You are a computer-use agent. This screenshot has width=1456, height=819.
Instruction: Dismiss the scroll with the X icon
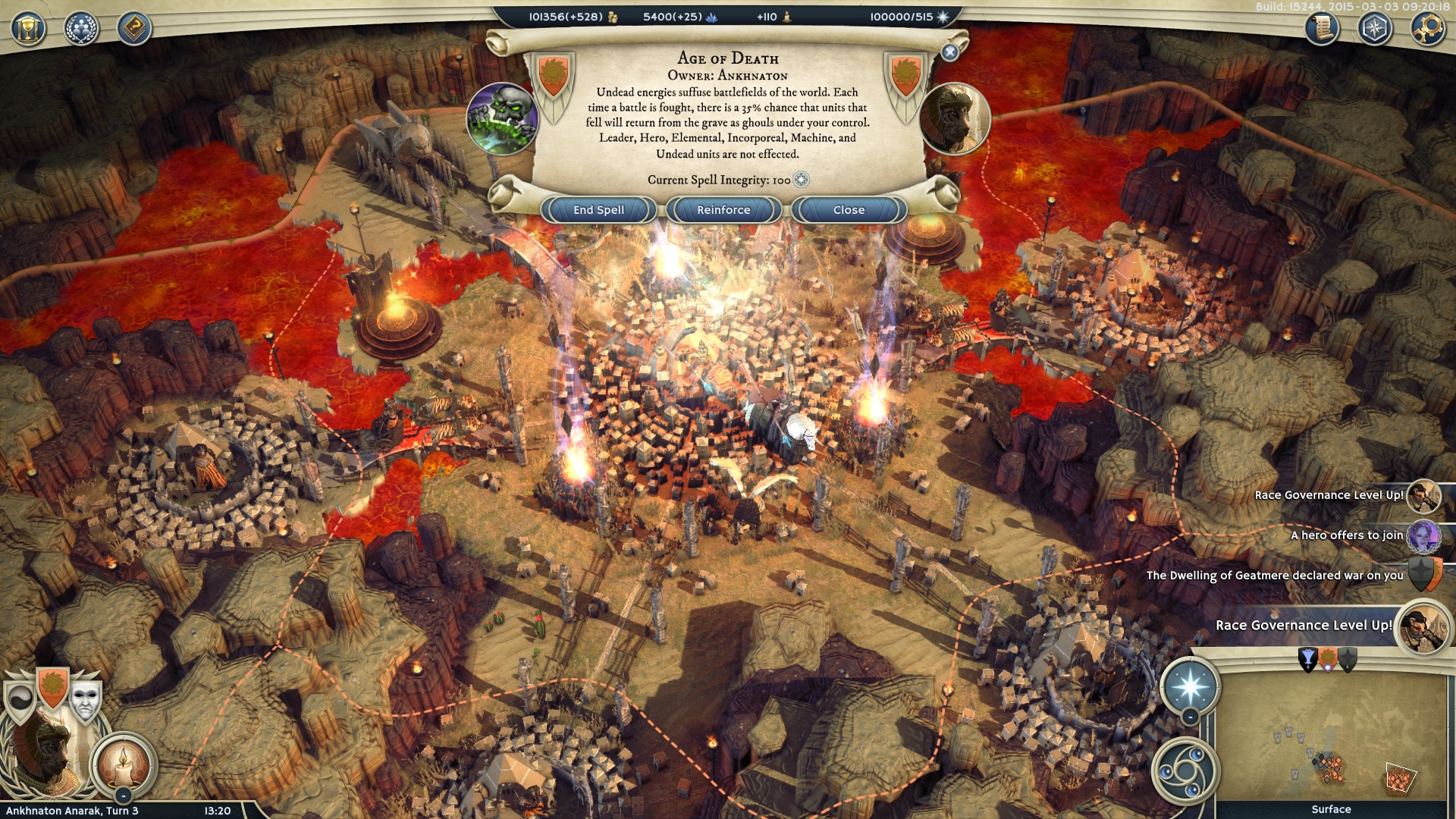pyautogui.click(x=949, y=52)
